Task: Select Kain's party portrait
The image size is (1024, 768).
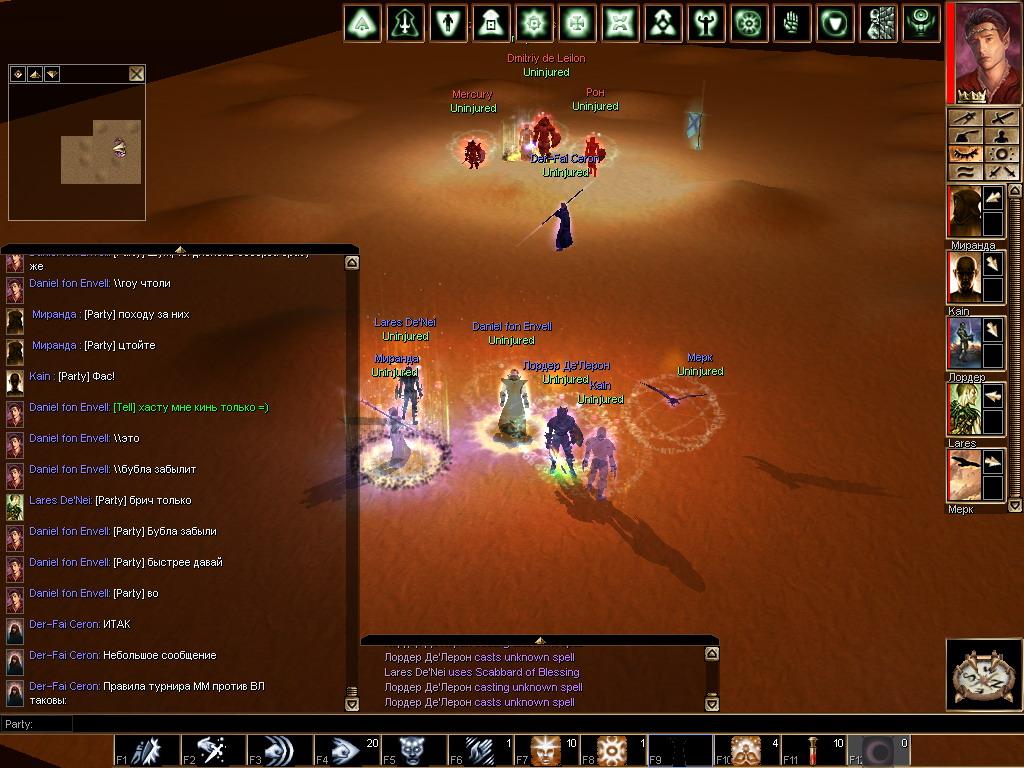Action: pyautogui.click(x=964, y=278)
